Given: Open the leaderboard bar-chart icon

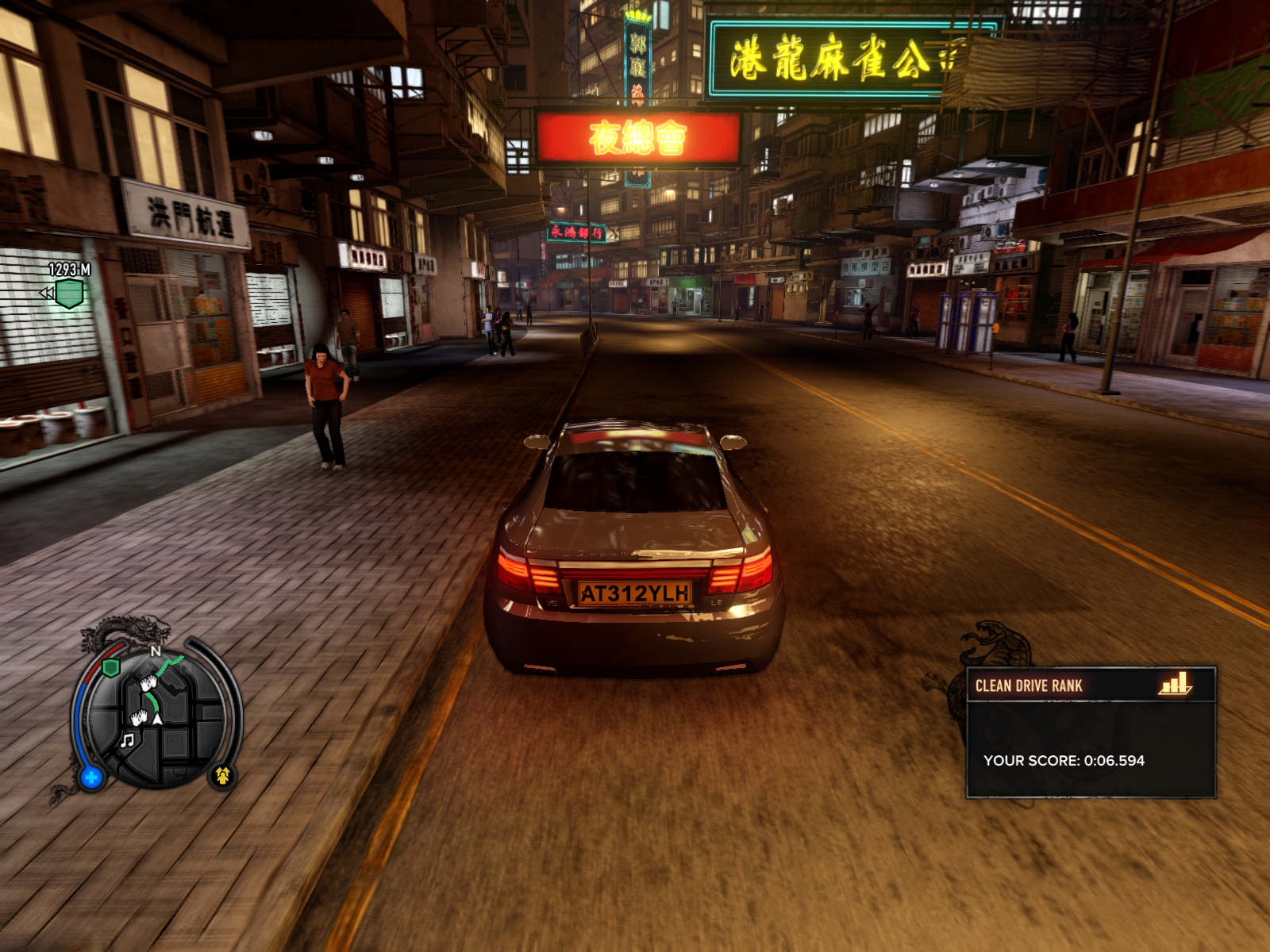Looking at the screenshot, I should (x=1176, y=685).
